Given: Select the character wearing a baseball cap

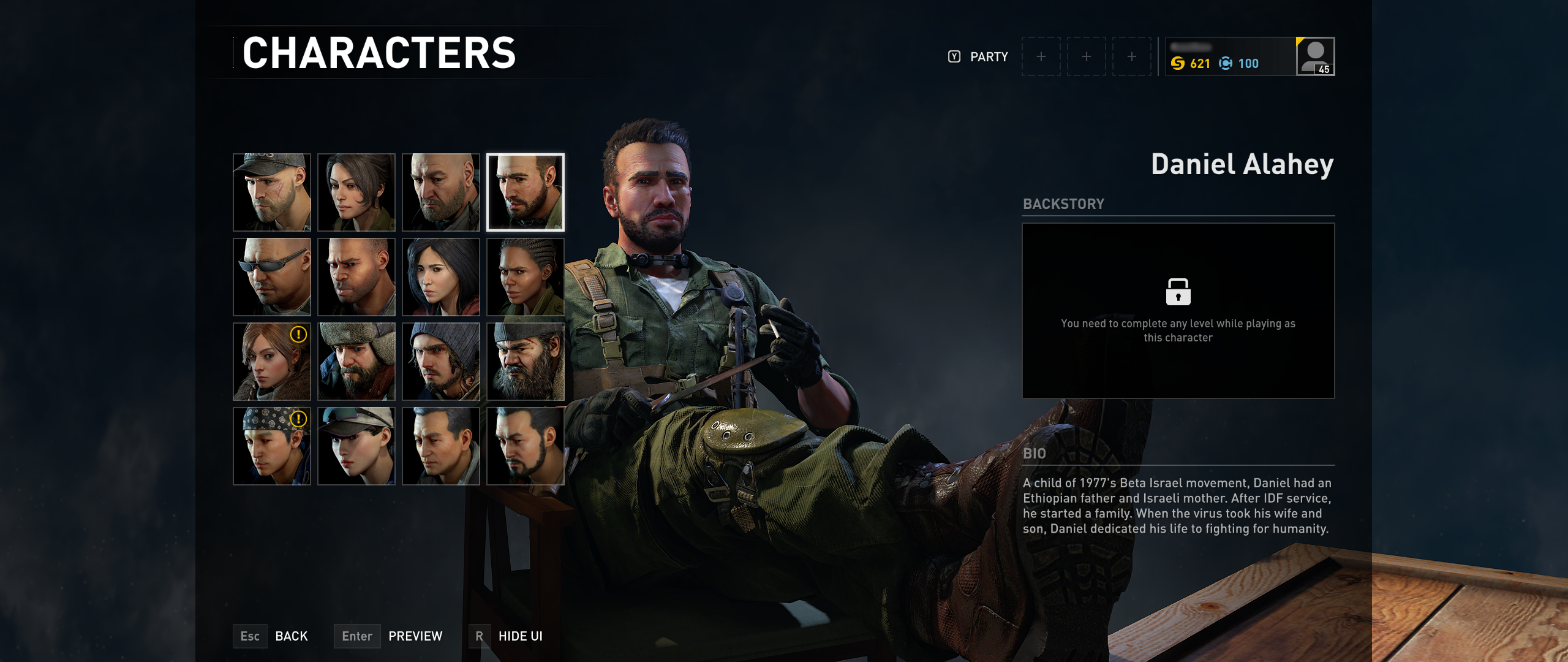Looking at the screenshot, I should tap(272, 192).
